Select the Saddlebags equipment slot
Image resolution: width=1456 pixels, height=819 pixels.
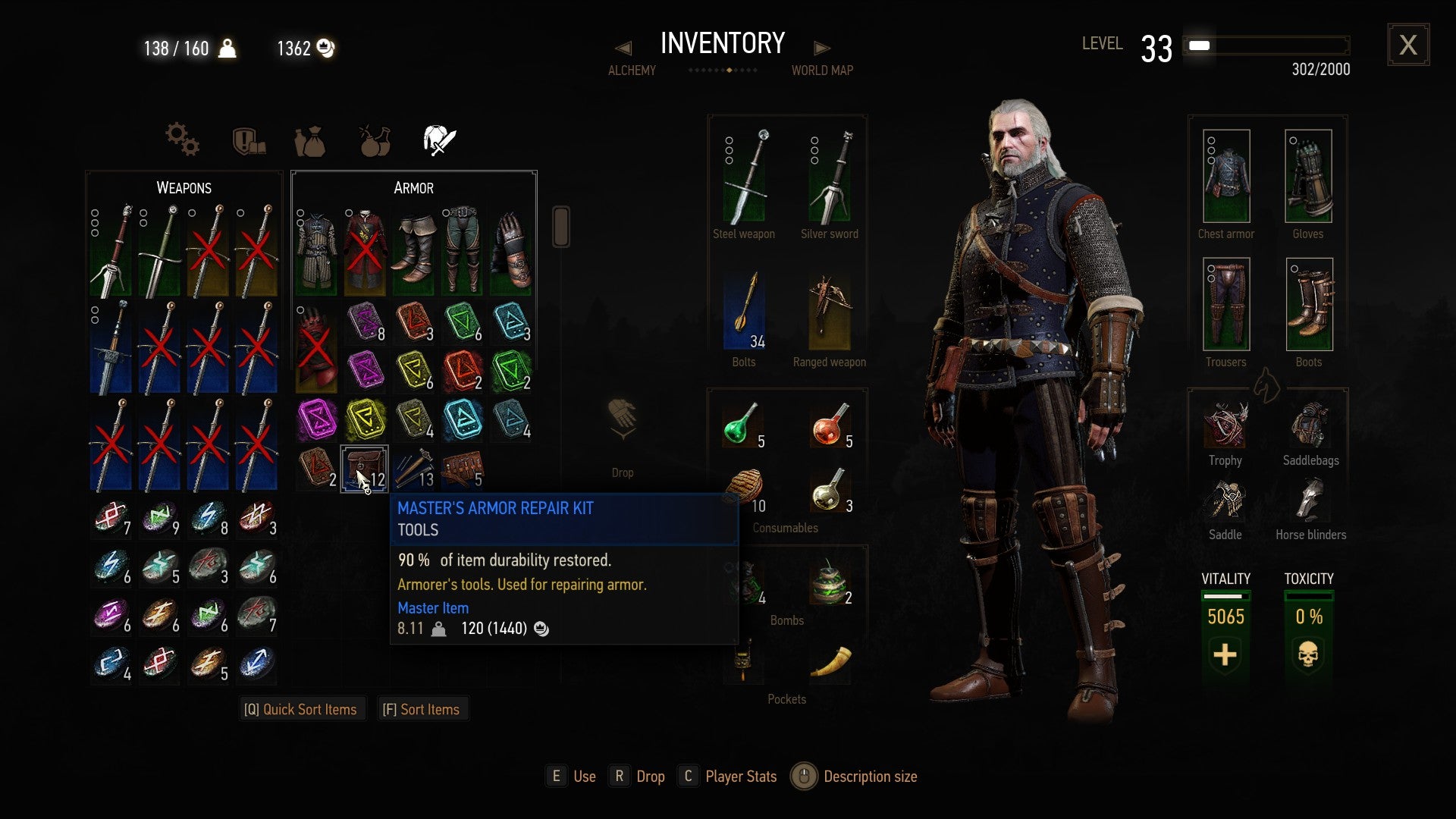tap(1308, 428)
